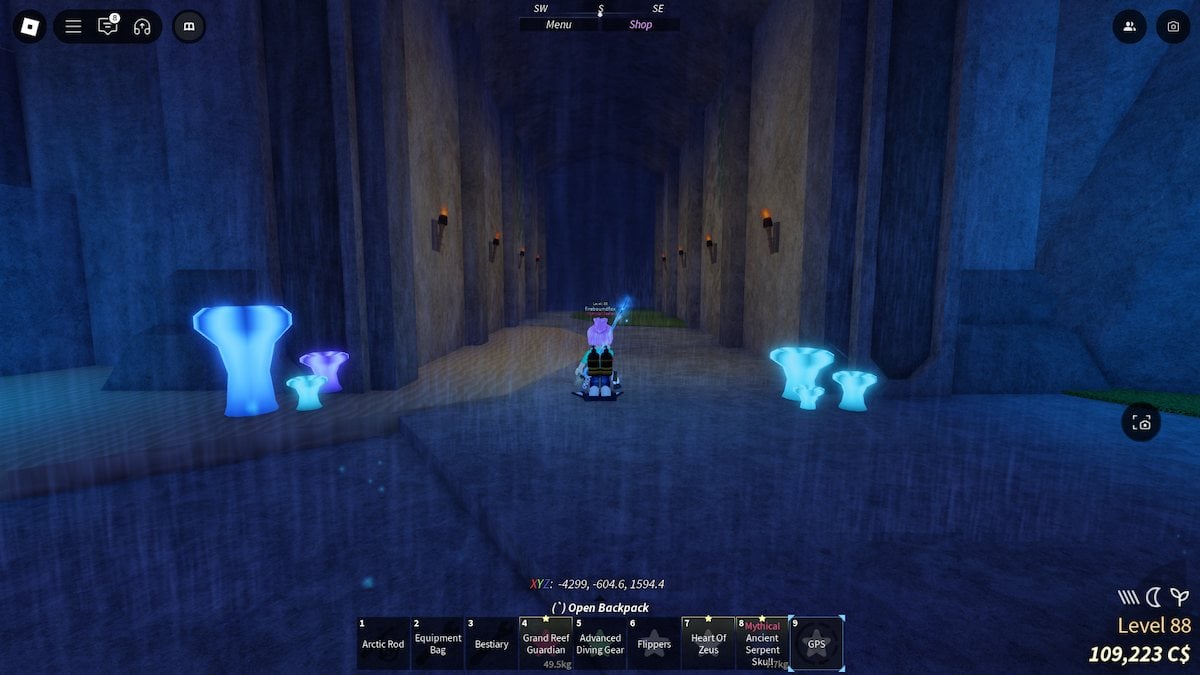Image resolution: width=1200 pixels, height=675 pixels.
Task: Activate the screenshot mode button at right edge
Action: (x=1142, y=422)
